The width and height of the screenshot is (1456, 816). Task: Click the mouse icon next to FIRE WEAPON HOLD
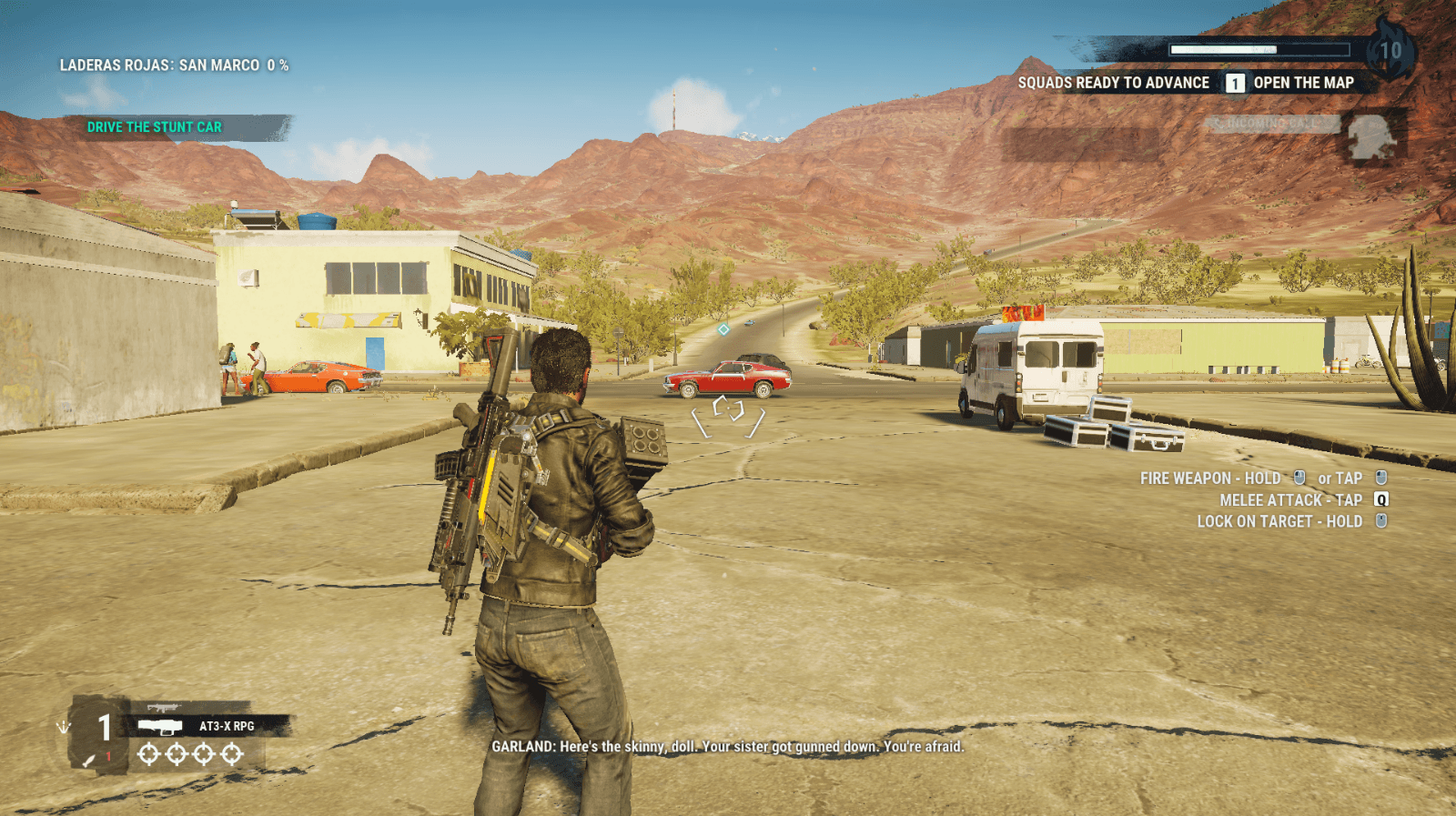click(1299, 478)
